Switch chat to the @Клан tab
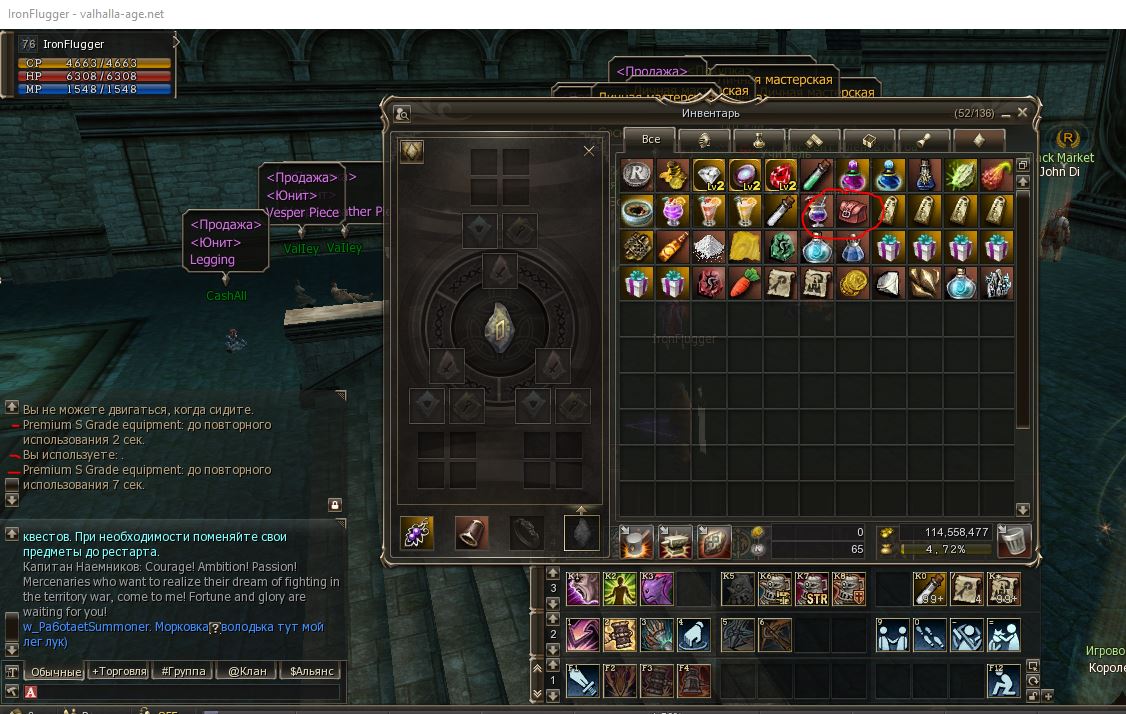The width and height of the screenshot is (1126, 714). 247,671
